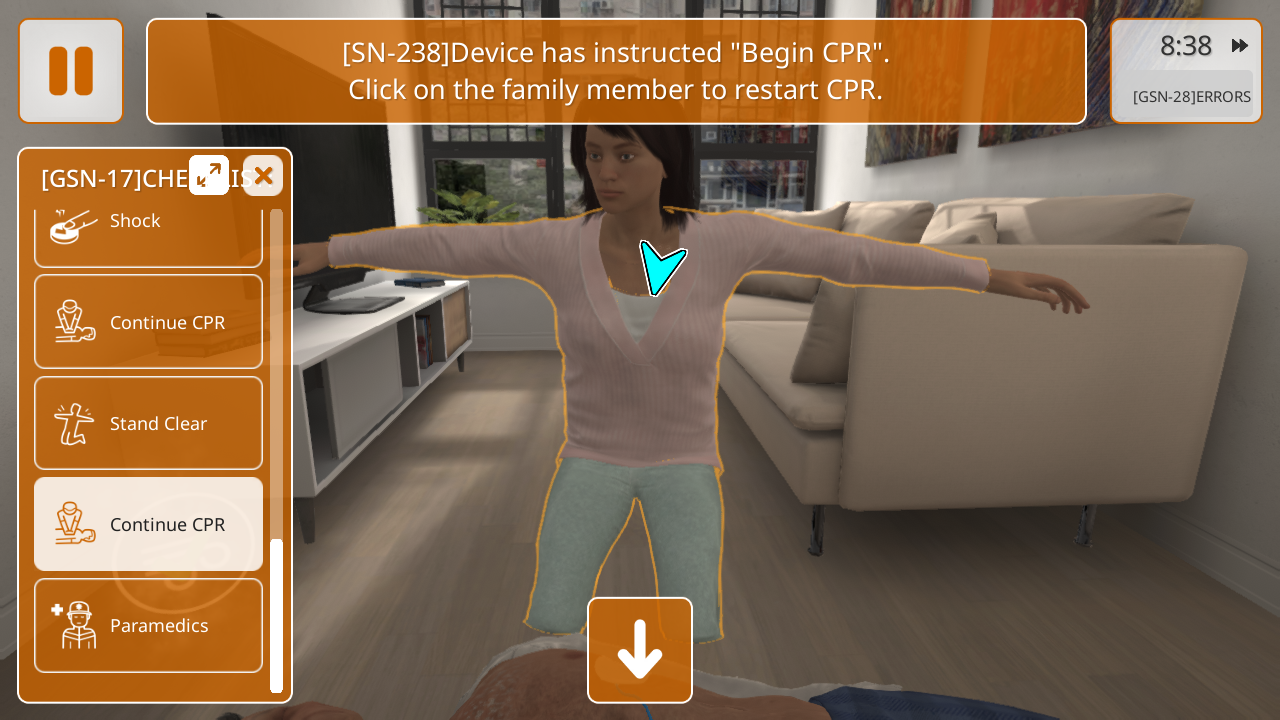The height and width of the screenshot is (720, 1280).
Task: Select the Shock checklist step
Action: pos(148,229)
